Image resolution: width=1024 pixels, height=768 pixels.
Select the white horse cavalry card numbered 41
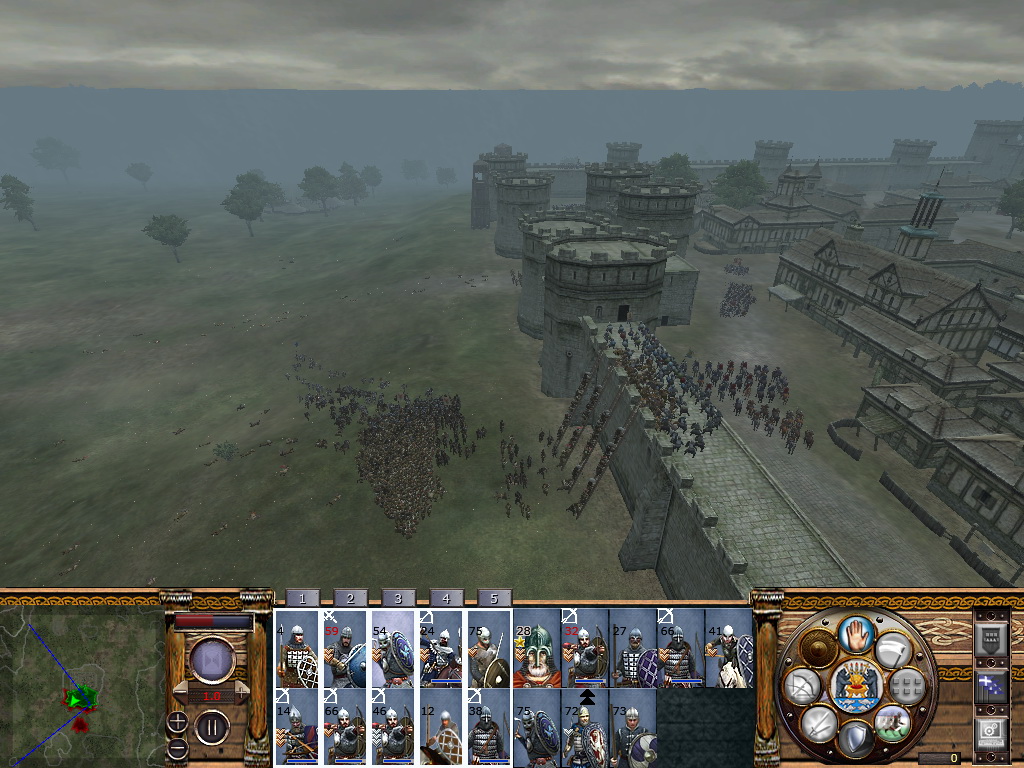click(729, 649)
